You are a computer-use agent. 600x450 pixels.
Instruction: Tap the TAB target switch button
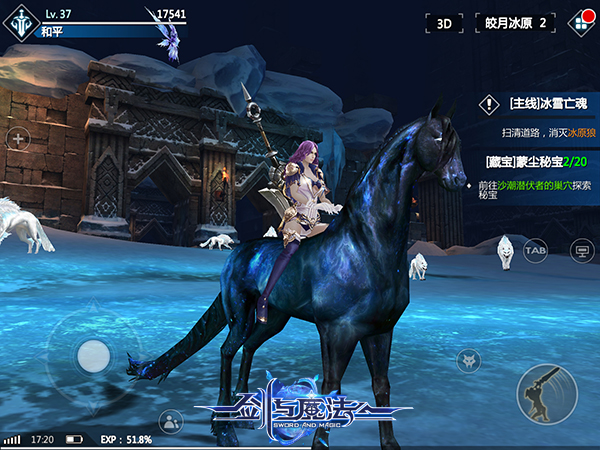click(535, 249)
